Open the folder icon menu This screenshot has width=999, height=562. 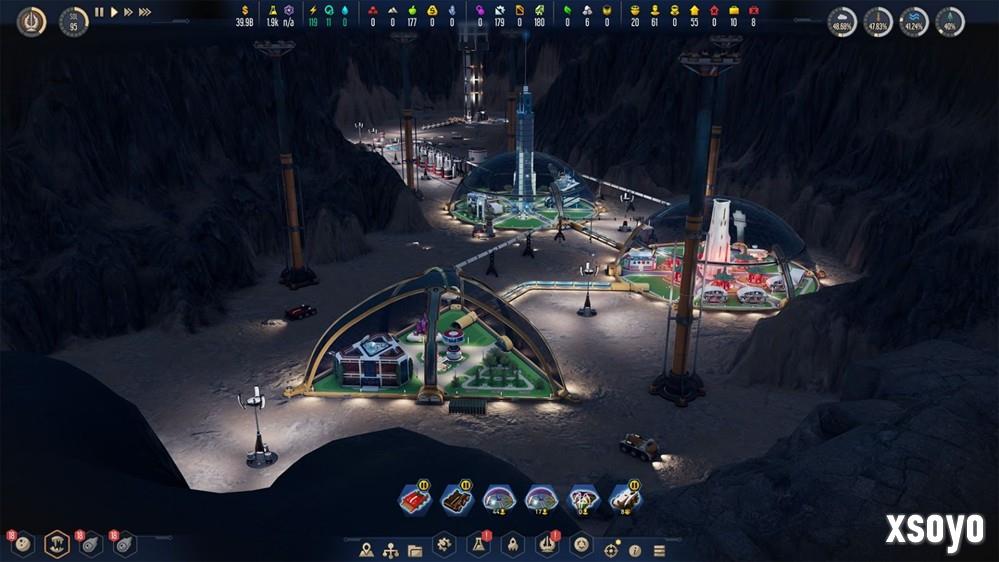pyautogui.click(x=415, y=549)
